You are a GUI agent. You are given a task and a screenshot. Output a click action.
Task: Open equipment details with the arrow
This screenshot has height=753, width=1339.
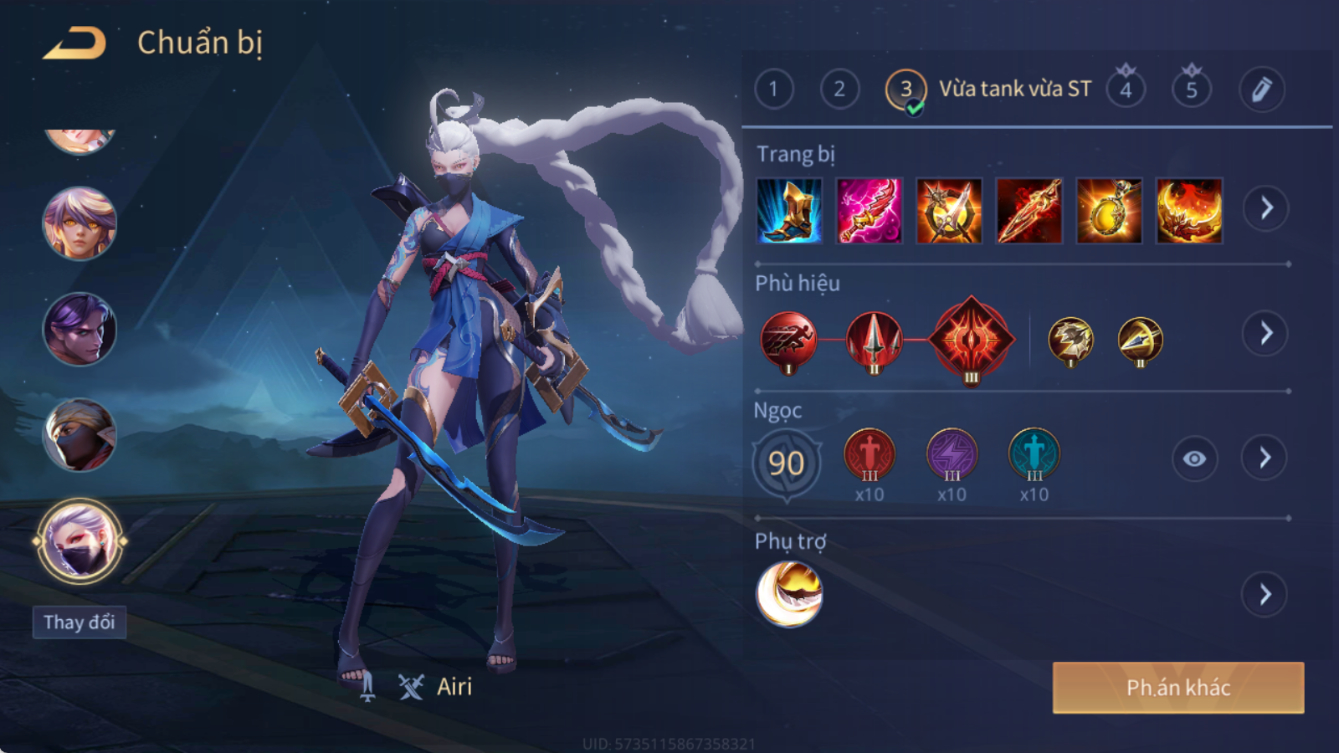[x=1265, y=208]
